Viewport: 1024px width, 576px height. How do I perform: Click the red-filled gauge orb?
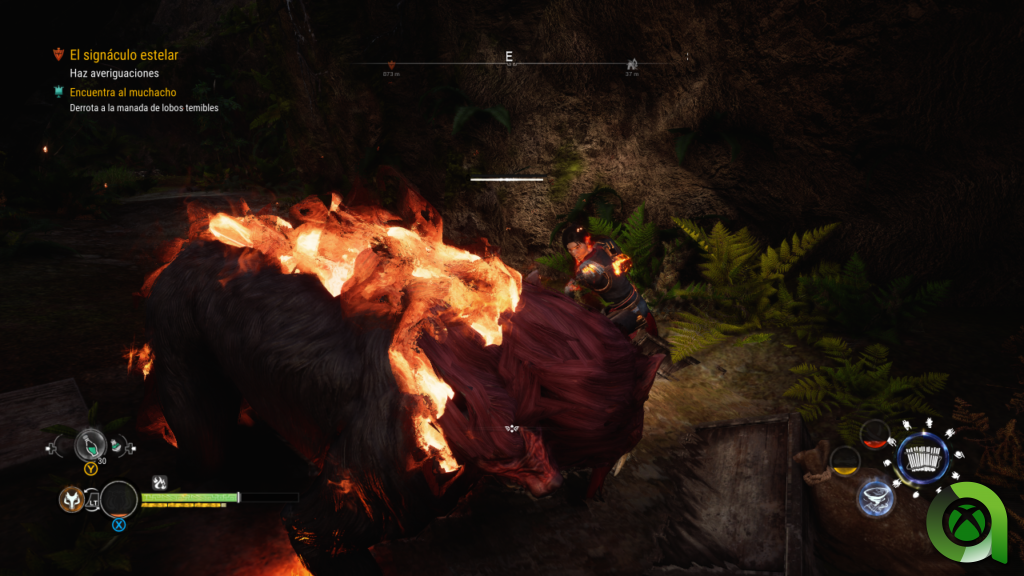pyautogui.click(x=875, y=433)
